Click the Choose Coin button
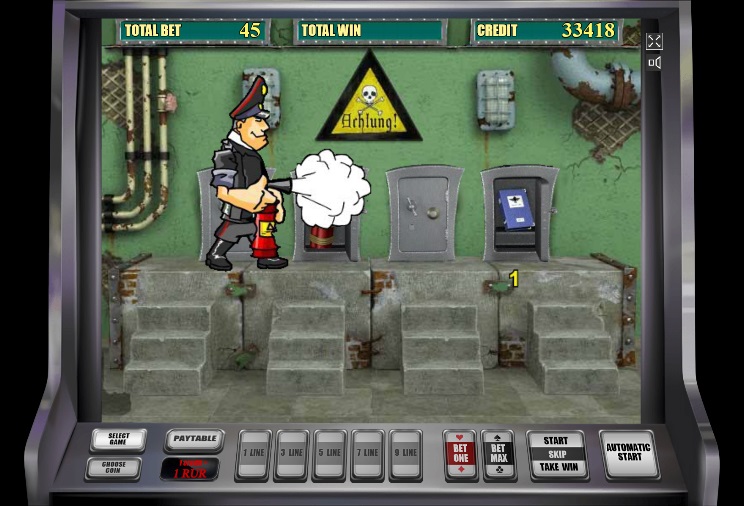 (x=118, y=467)
